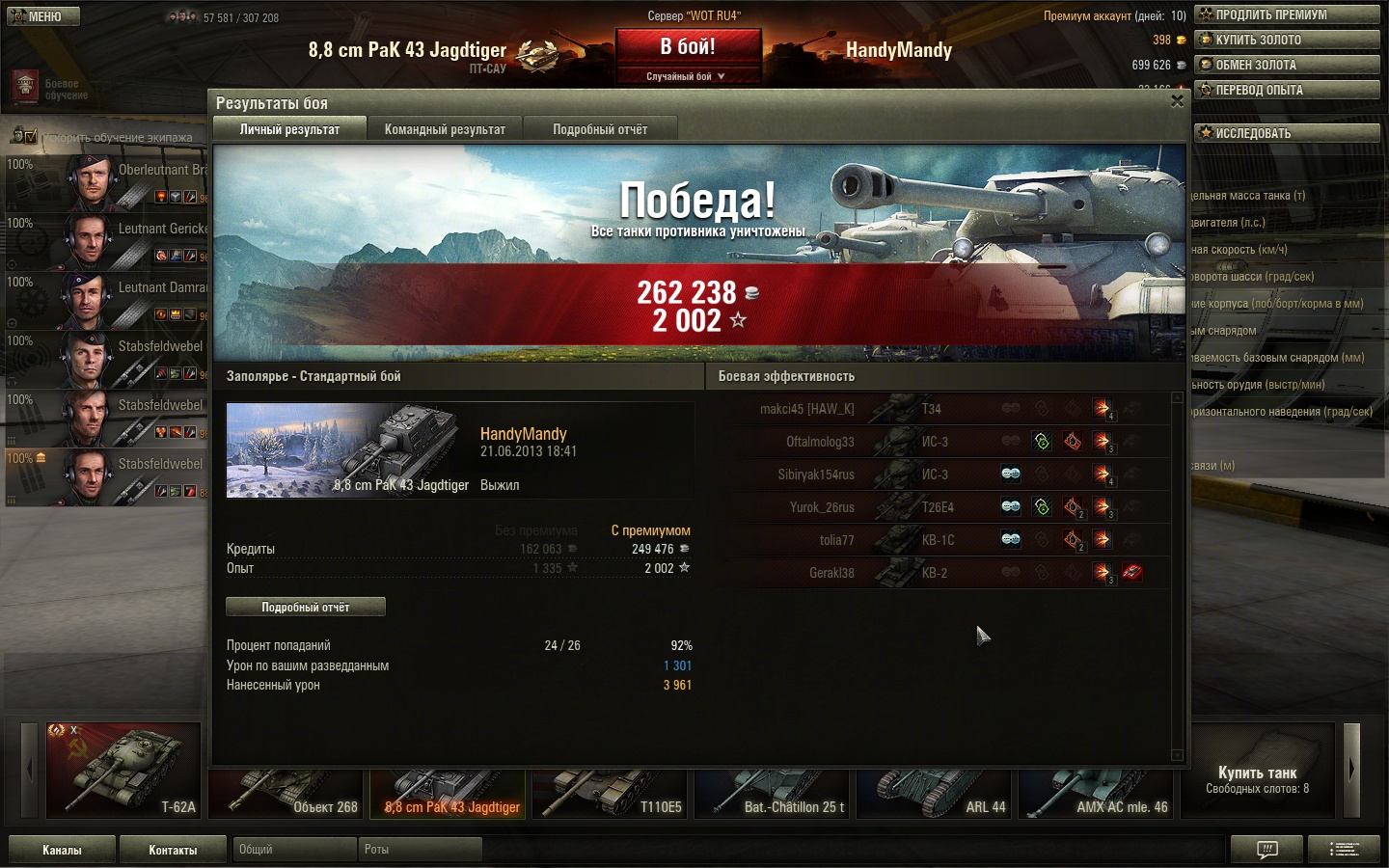
Task: Select the Личный результат tab
Action: [x=289, y=129]
